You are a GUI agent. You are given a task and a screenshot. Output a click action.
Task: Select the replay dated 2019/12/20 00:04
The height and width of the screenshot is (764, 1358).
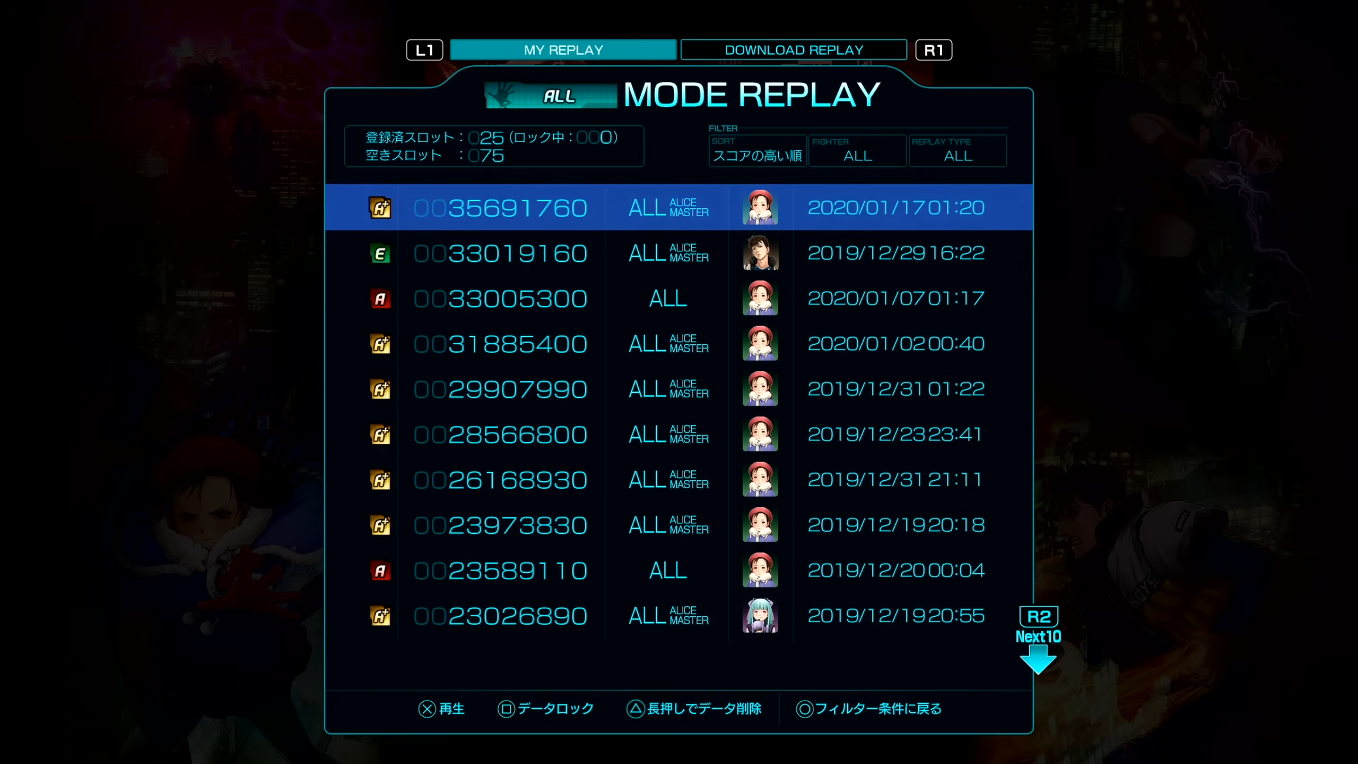click(x=678, y=570)
